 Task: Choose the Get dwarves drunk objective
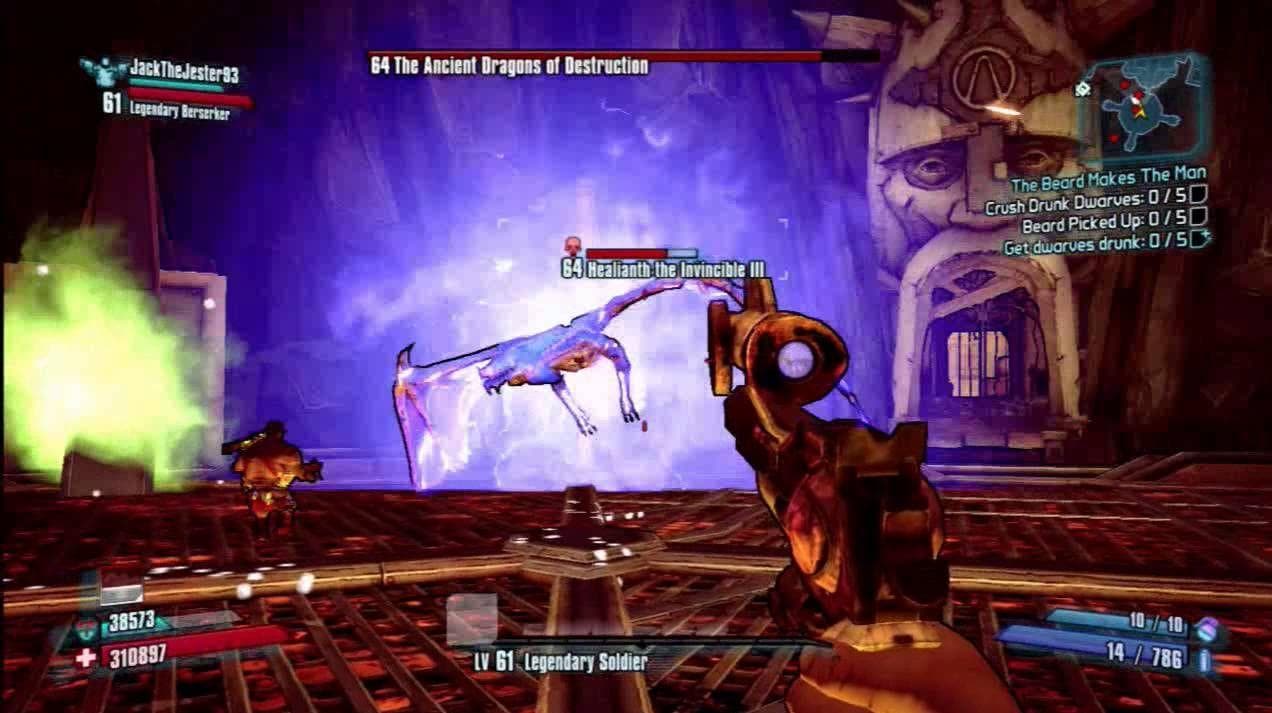pyautogui.click(x=1096, y=241)
